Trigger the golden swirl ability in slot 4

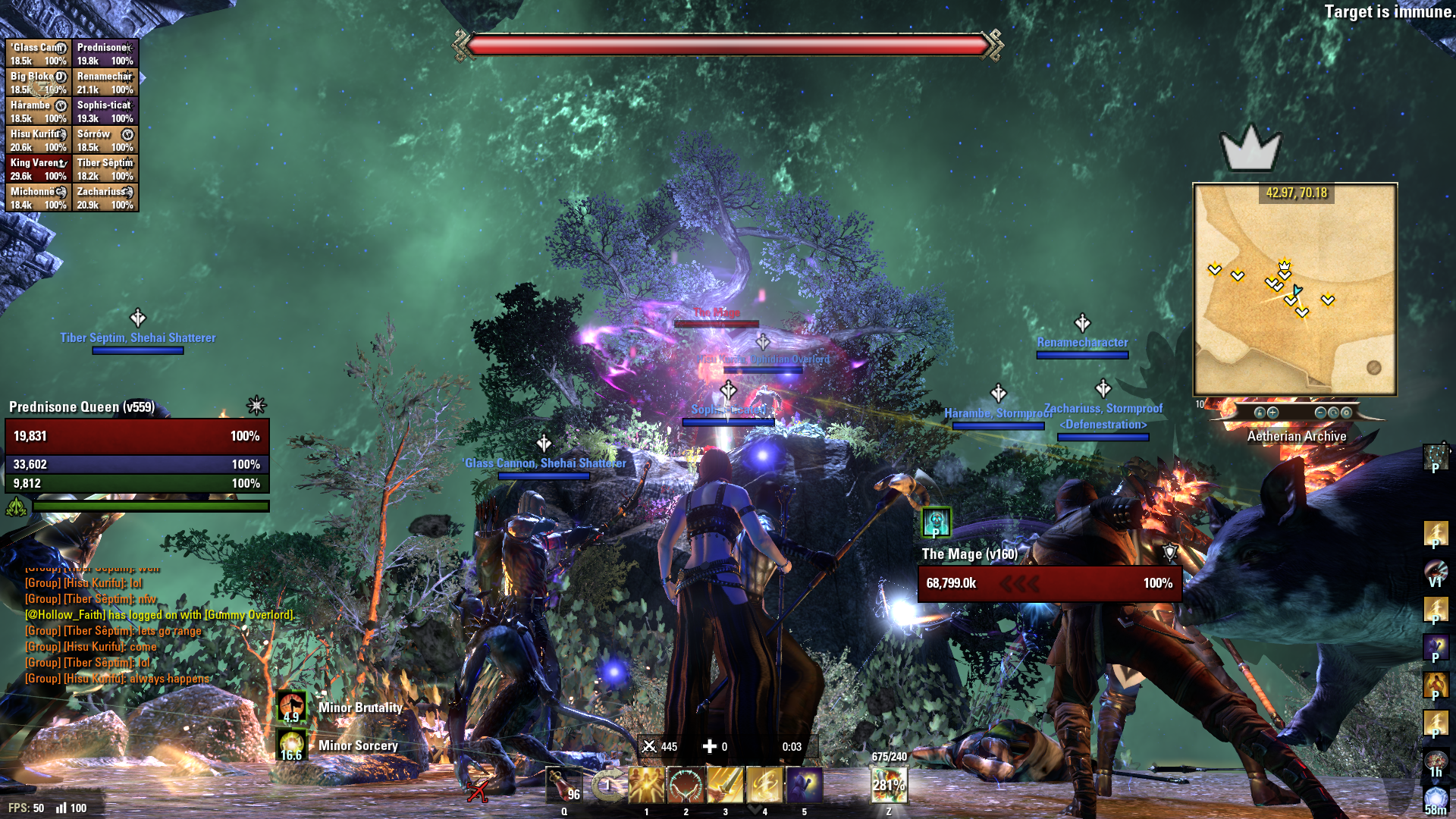coord(764,785)
